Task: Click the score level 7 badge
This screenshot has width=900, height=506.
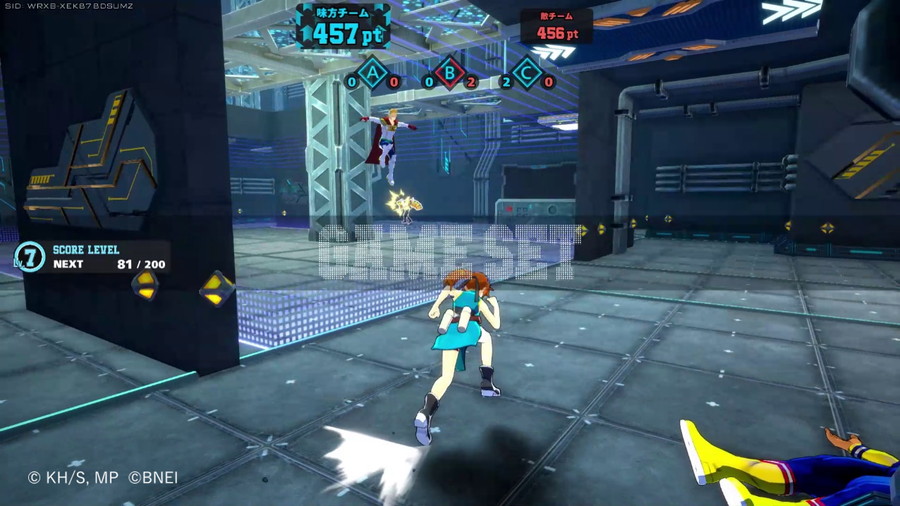Action: 31,257
